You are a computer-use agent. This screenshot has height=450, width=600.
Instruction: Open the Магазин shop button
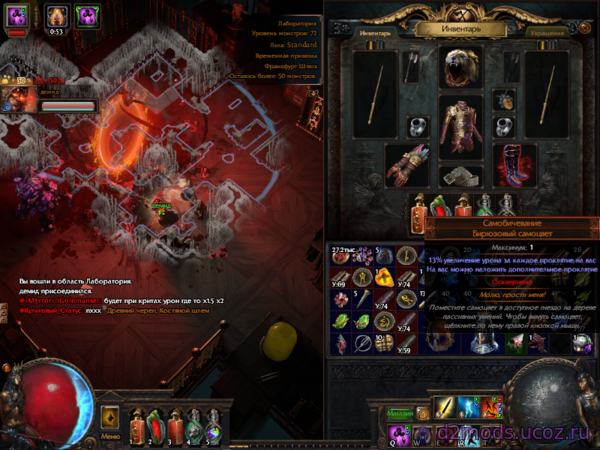[x=400, y=413]
